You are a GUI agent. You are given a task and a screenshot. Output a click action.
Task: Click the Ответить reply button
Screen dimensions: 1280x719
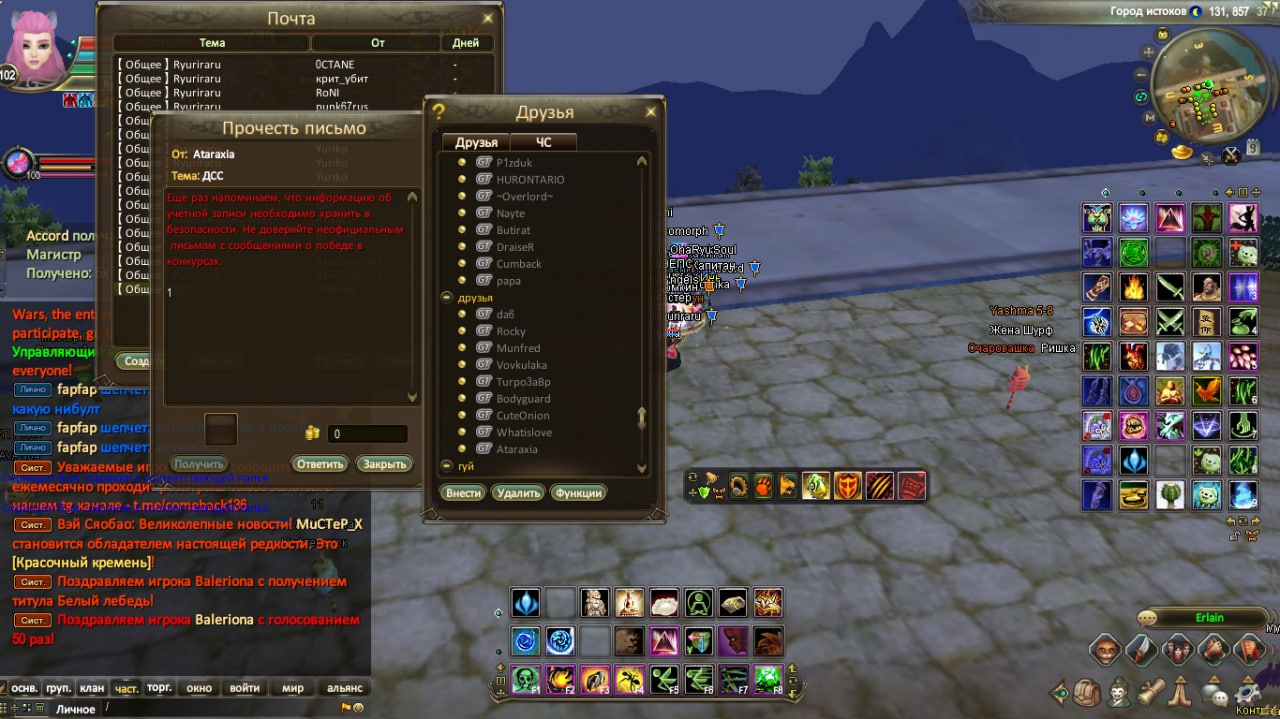click(320, 464)
